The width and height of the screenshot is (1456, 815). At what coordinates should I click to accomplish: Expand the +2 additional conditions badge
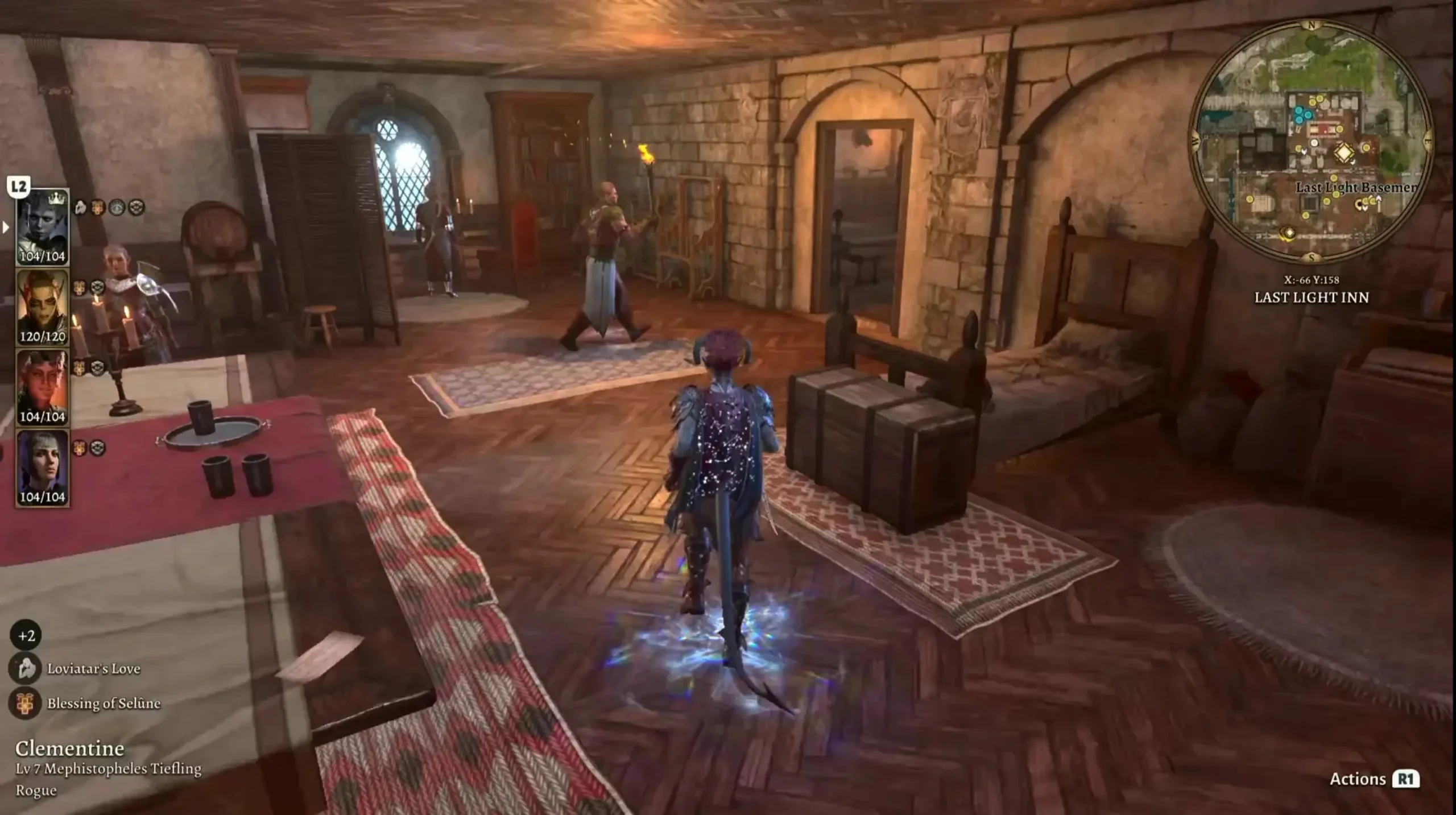tap(26, 635)
